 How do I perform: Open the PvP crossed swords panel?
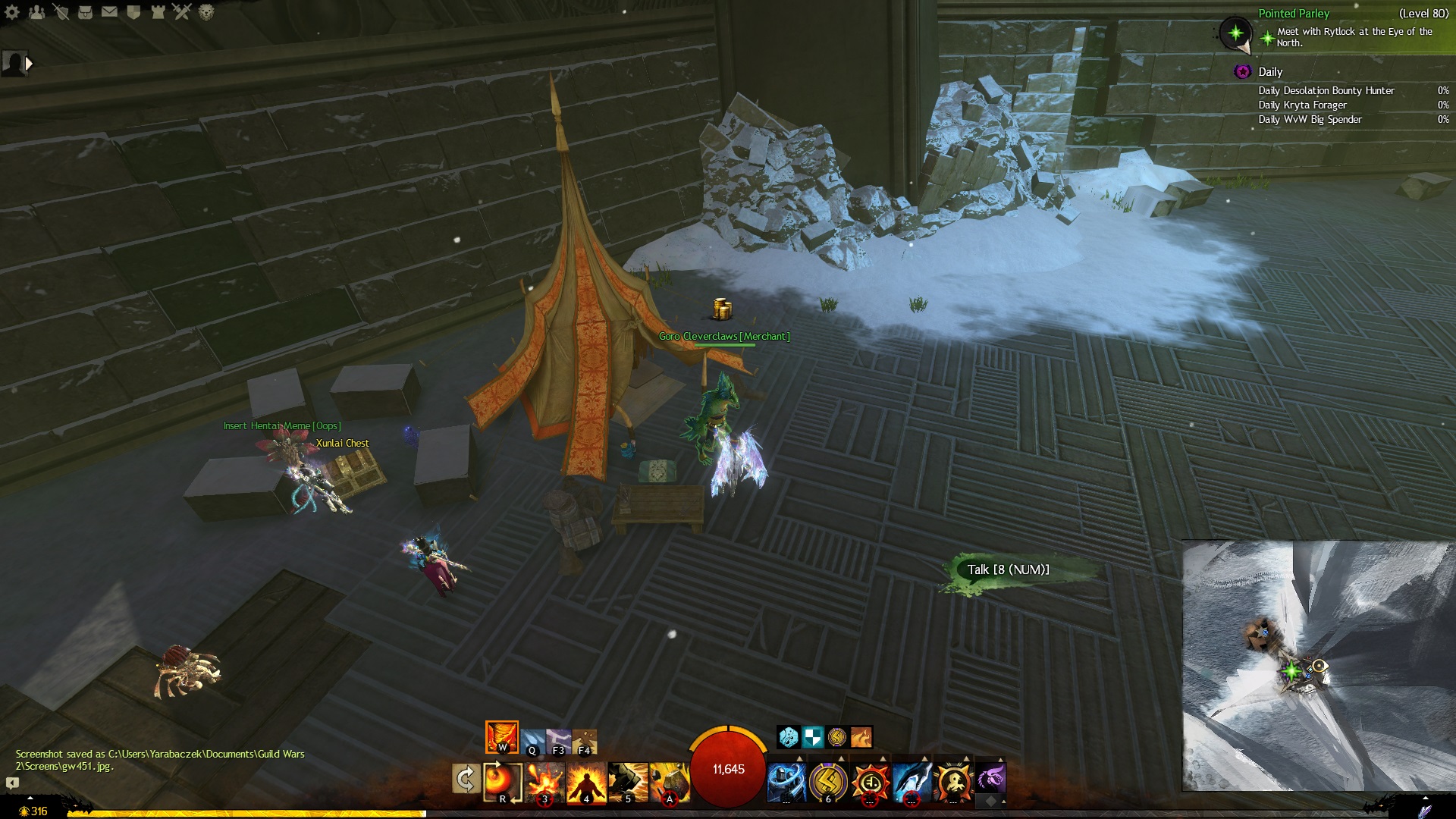(x=182, y=12)
